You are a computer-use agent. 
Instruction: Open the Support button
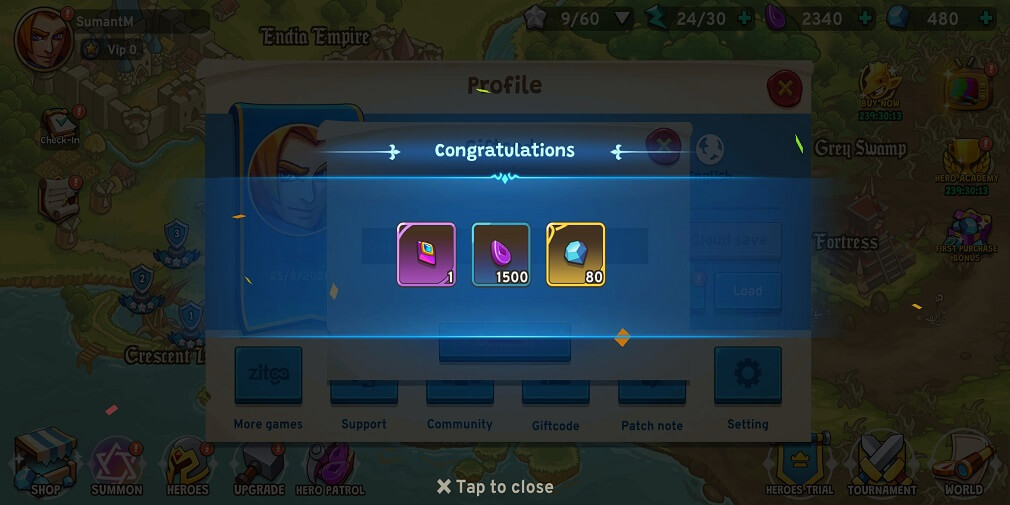pyautogui.click(x=364, y=392)
